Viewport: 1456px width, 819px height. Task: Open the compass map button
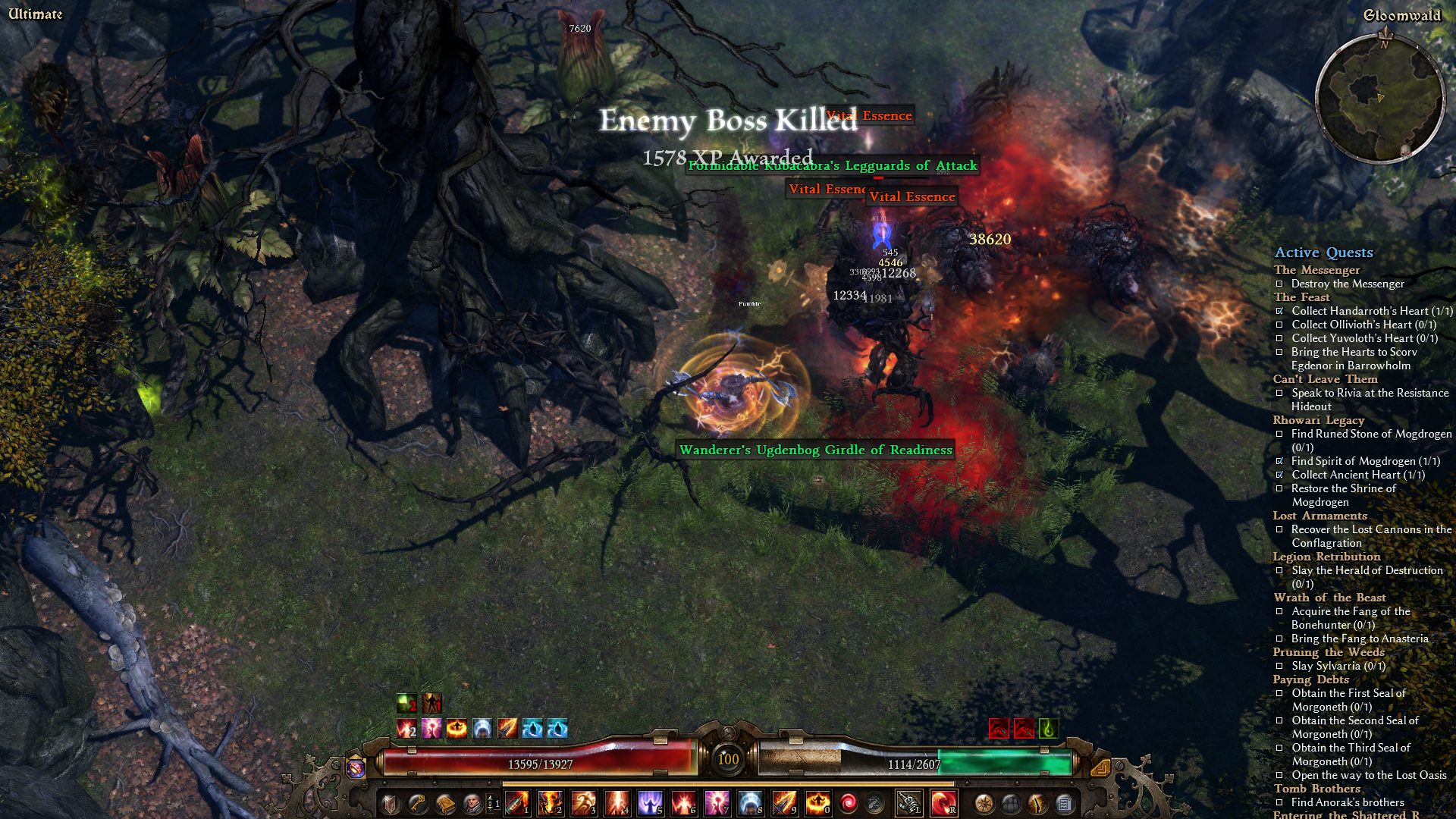[x=984, y=803]
